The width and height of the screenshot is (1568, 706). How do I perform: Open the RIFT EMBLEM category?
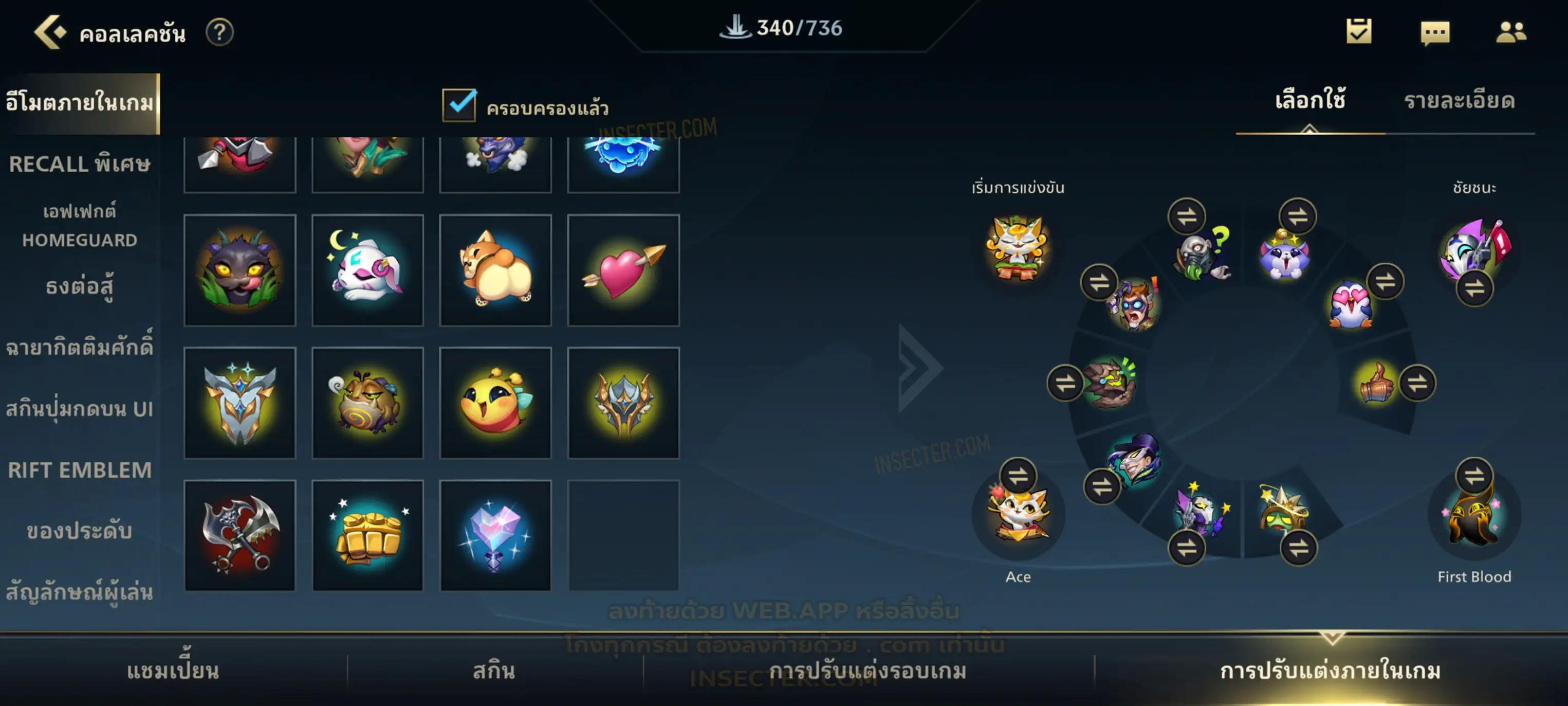click(x=79, y=469)
